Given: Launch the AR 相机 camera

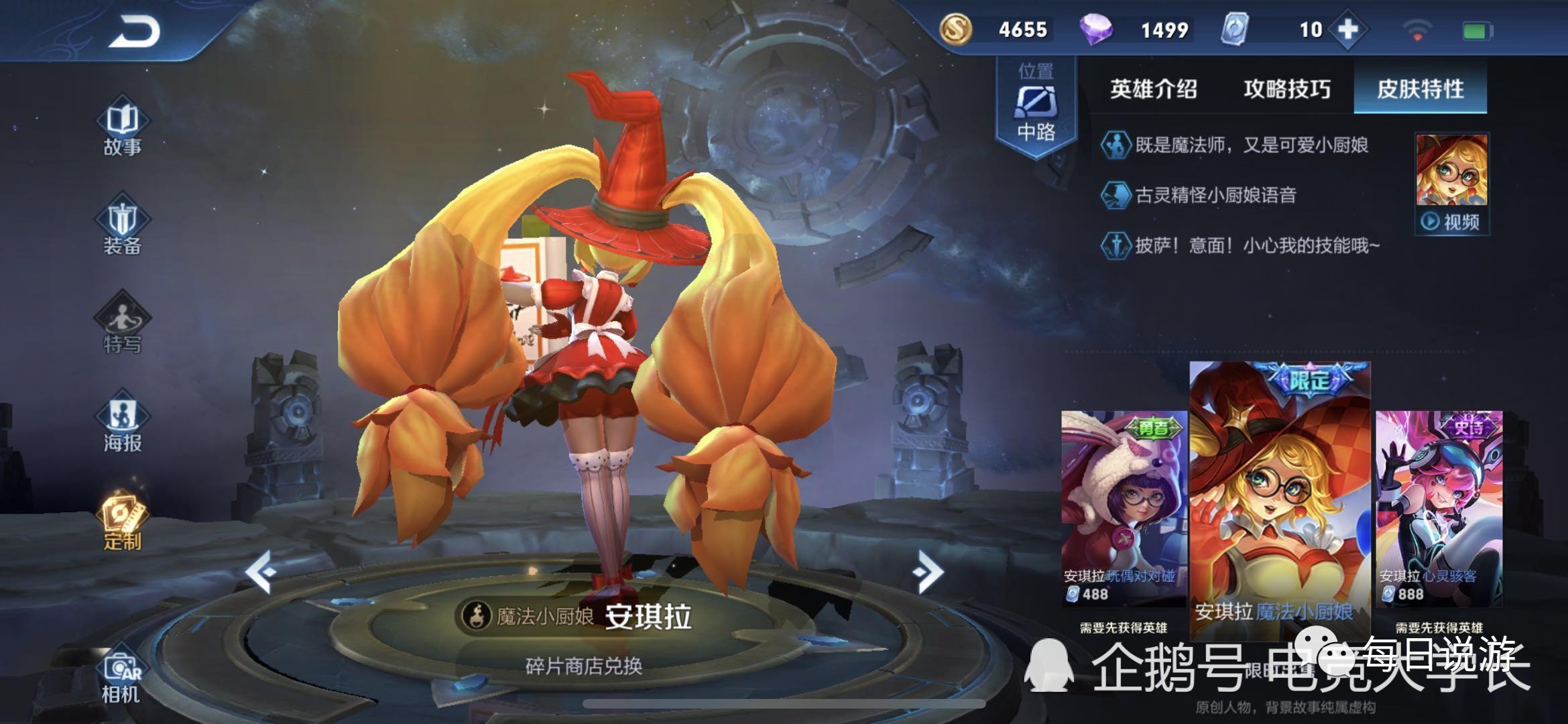Looking at the screenshot, I should [x=121, y=676].
